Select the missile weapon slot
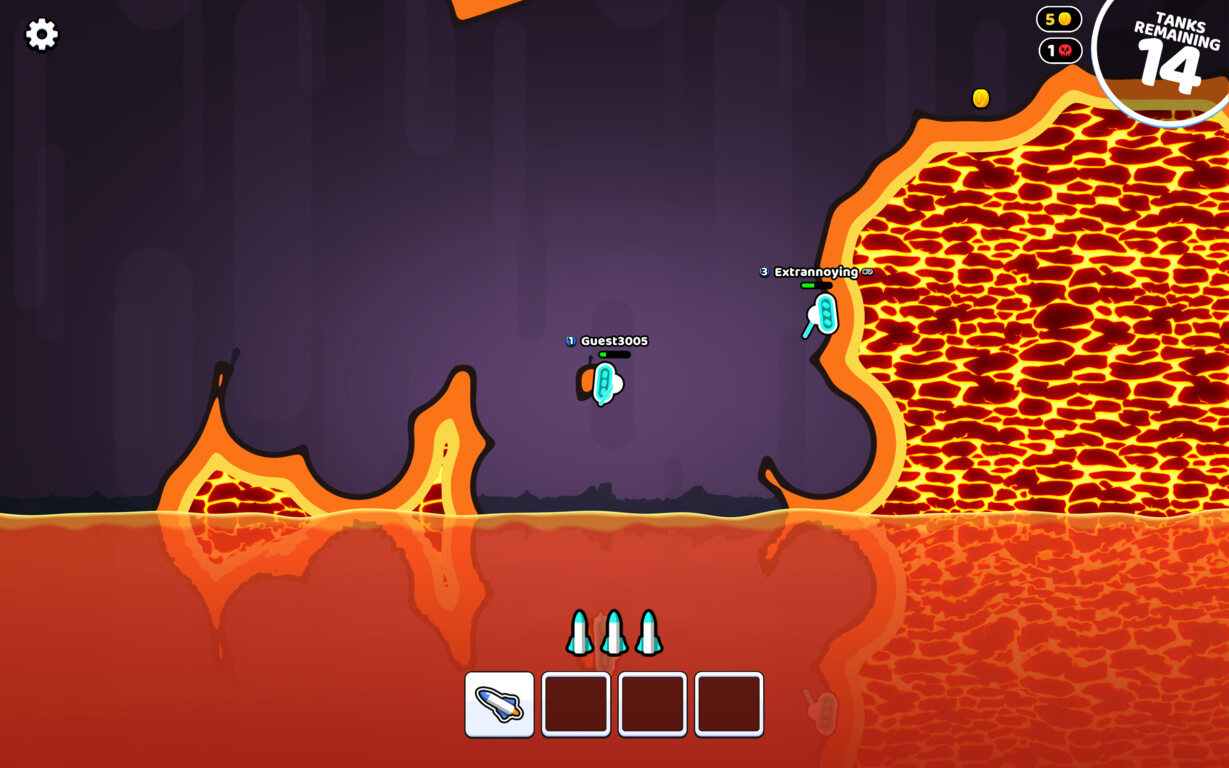 (x=499, y=704)
